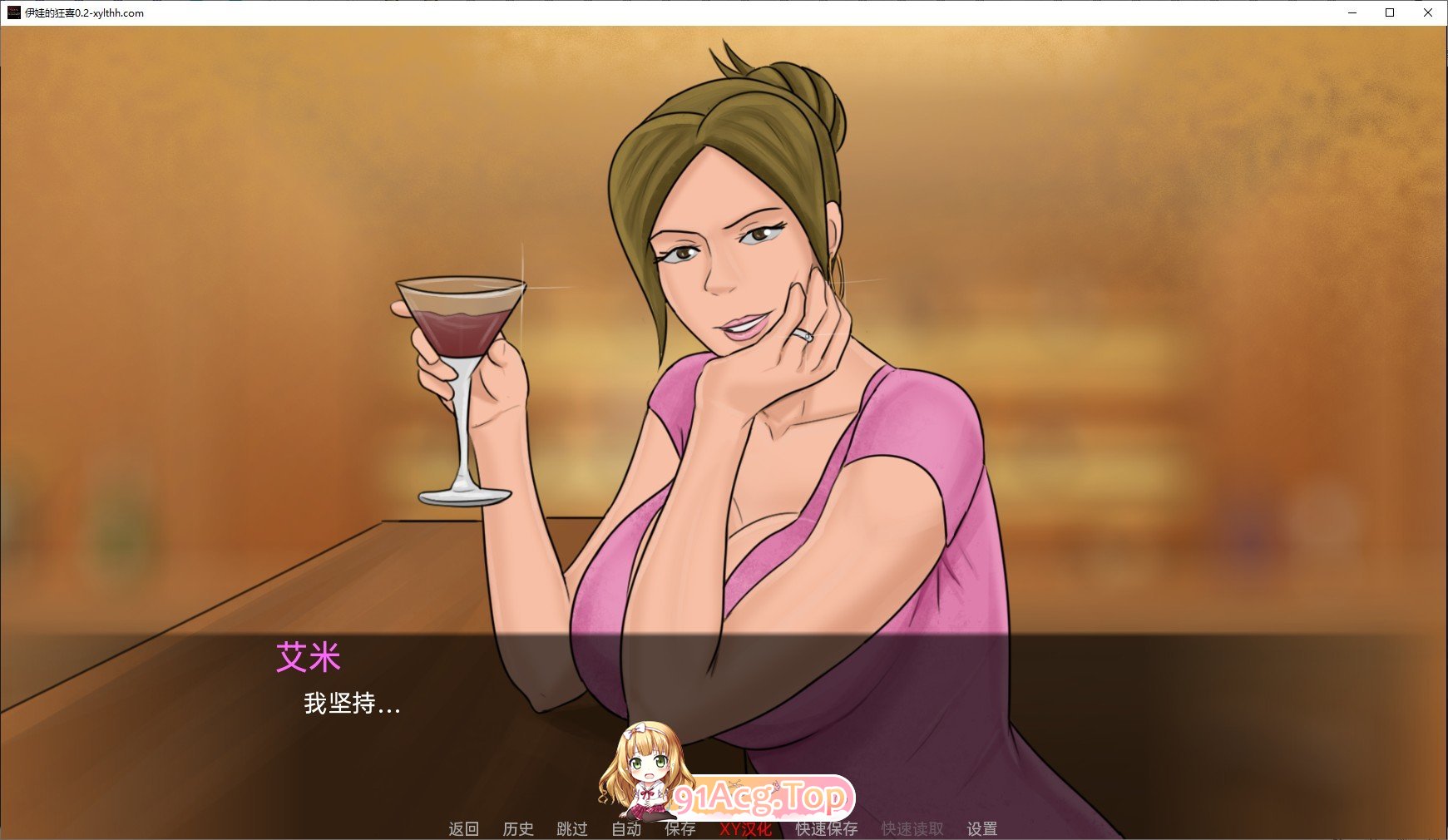Open the 设置 (Settings) screen

[983, 829]
